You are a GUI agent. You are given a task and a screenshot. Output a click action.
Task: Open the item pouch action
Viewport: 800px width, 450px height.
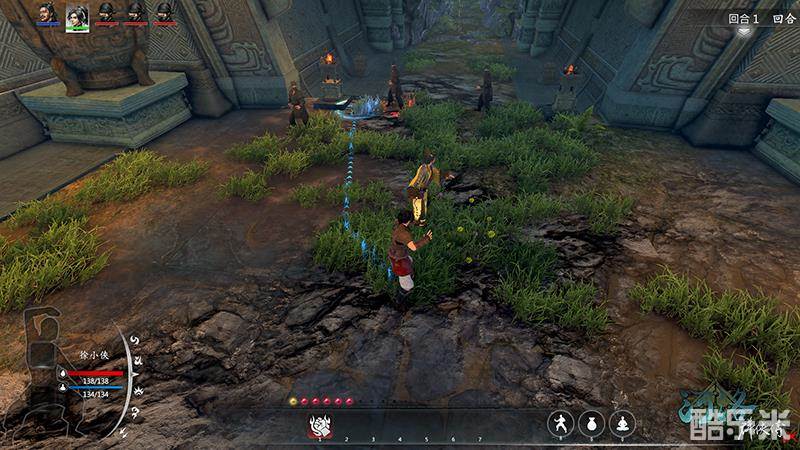[x=591, y=424]
